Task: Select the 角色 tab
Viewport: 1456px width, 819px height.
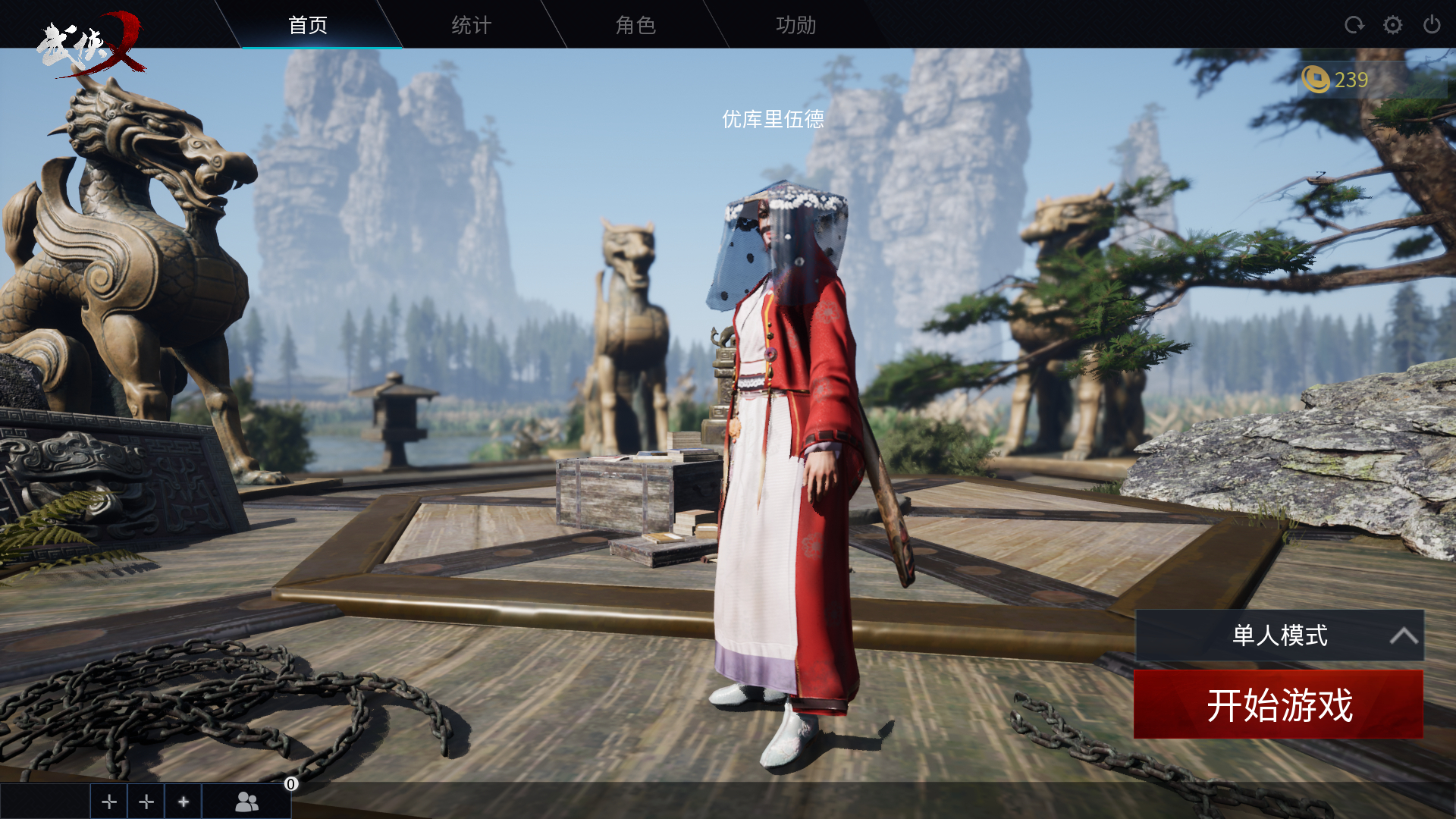Action: (x=635, y=25)
